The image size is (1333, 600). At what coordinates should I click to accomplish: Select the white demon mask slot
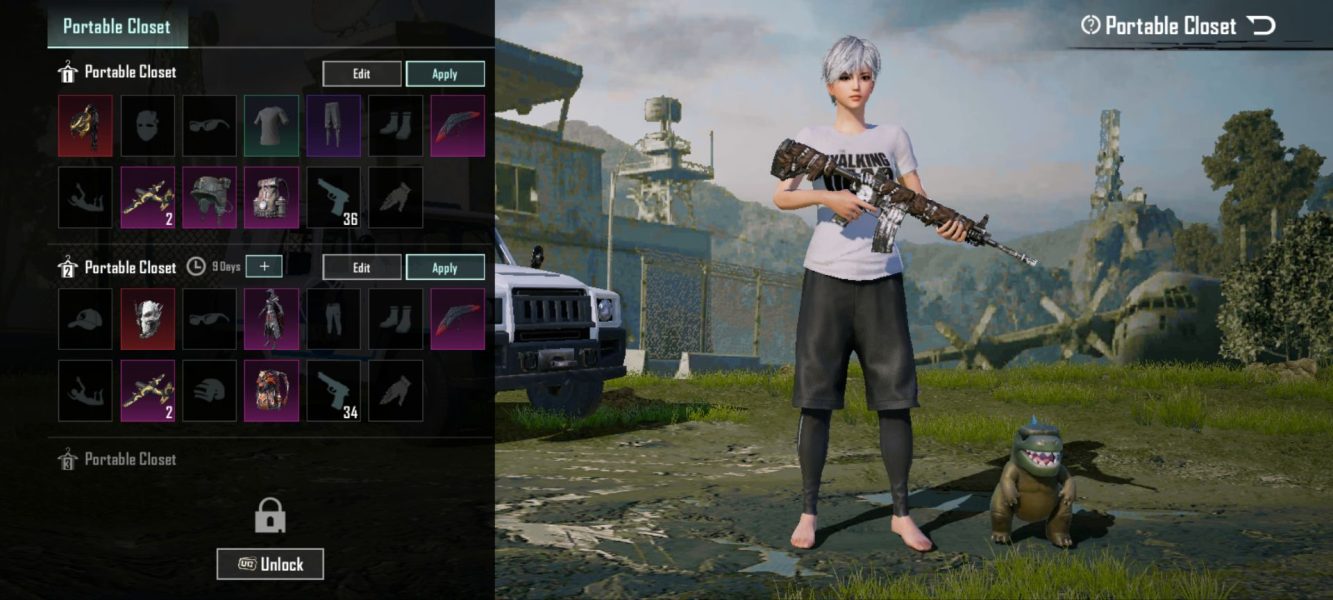coord(148,320)
